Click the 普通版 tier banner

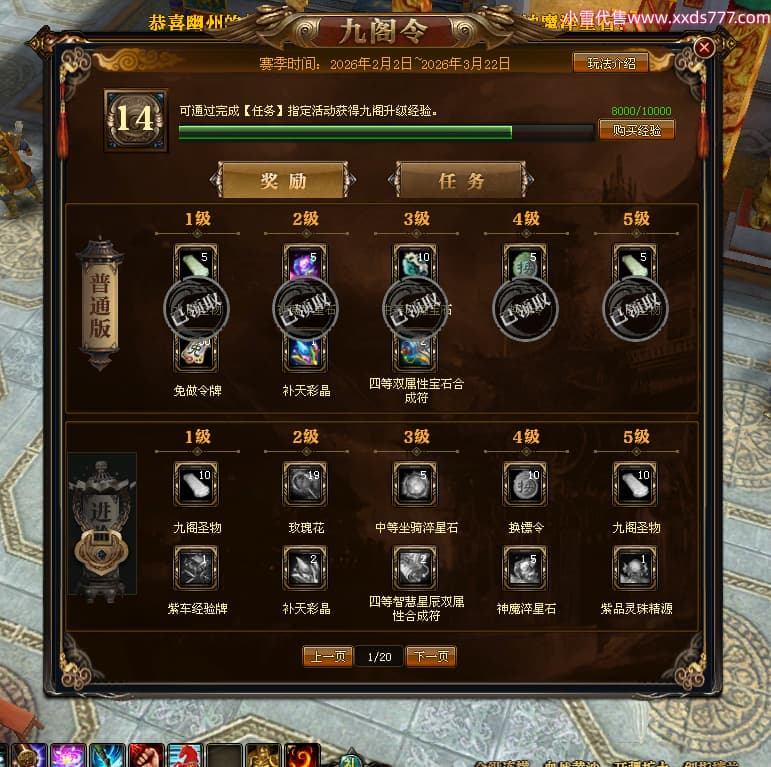pyautogui.click(x=100, y=304)
